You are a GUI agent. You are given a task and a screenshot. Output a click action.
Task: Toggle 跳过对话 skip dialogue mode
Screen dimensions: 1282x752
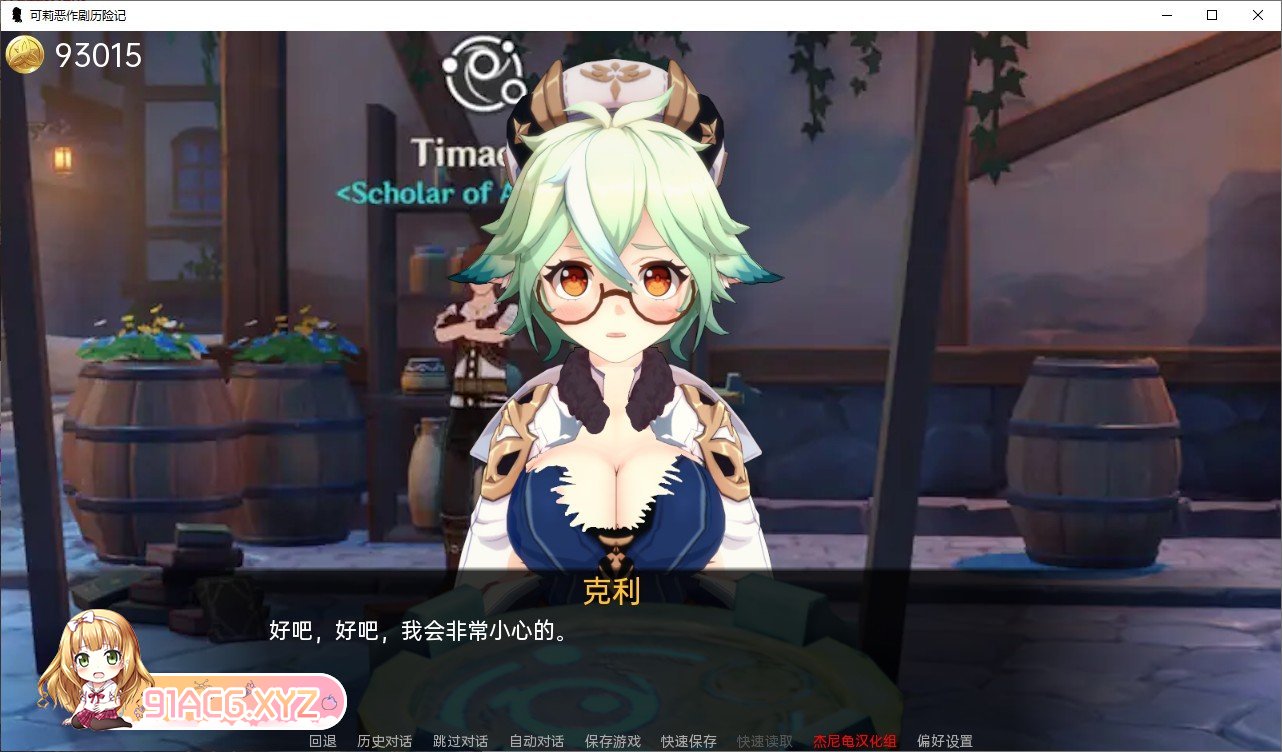pyautogui.click(x=459, y=742)
